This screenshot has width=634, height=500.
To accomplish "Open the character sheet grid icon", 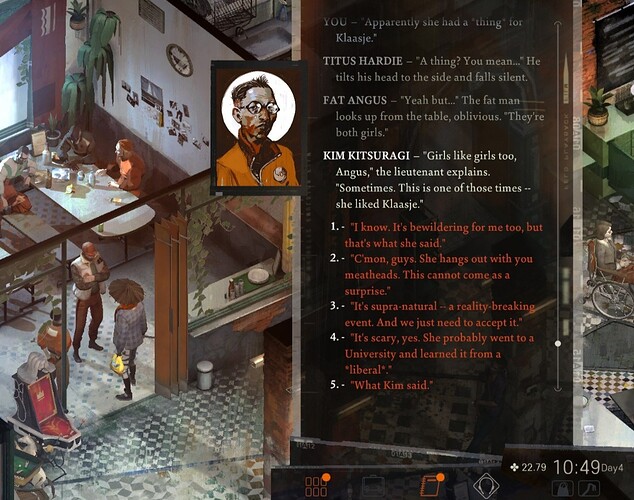I will click(x=316, y=487).
